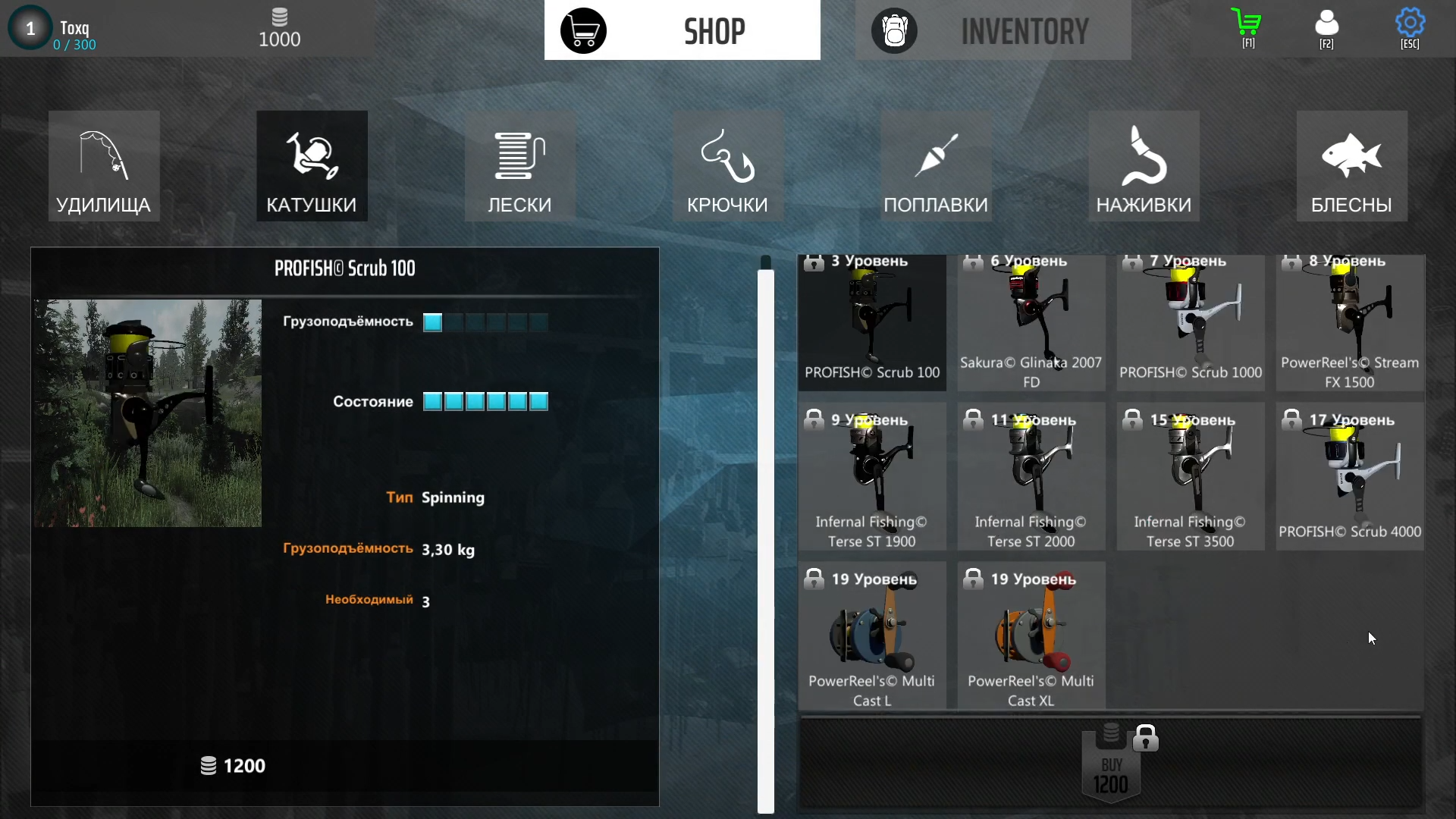Open the БЛЕСНЫ lures category
Image resolution: width=1456 pixels, height=819 pixels.
pos(1351,166)
